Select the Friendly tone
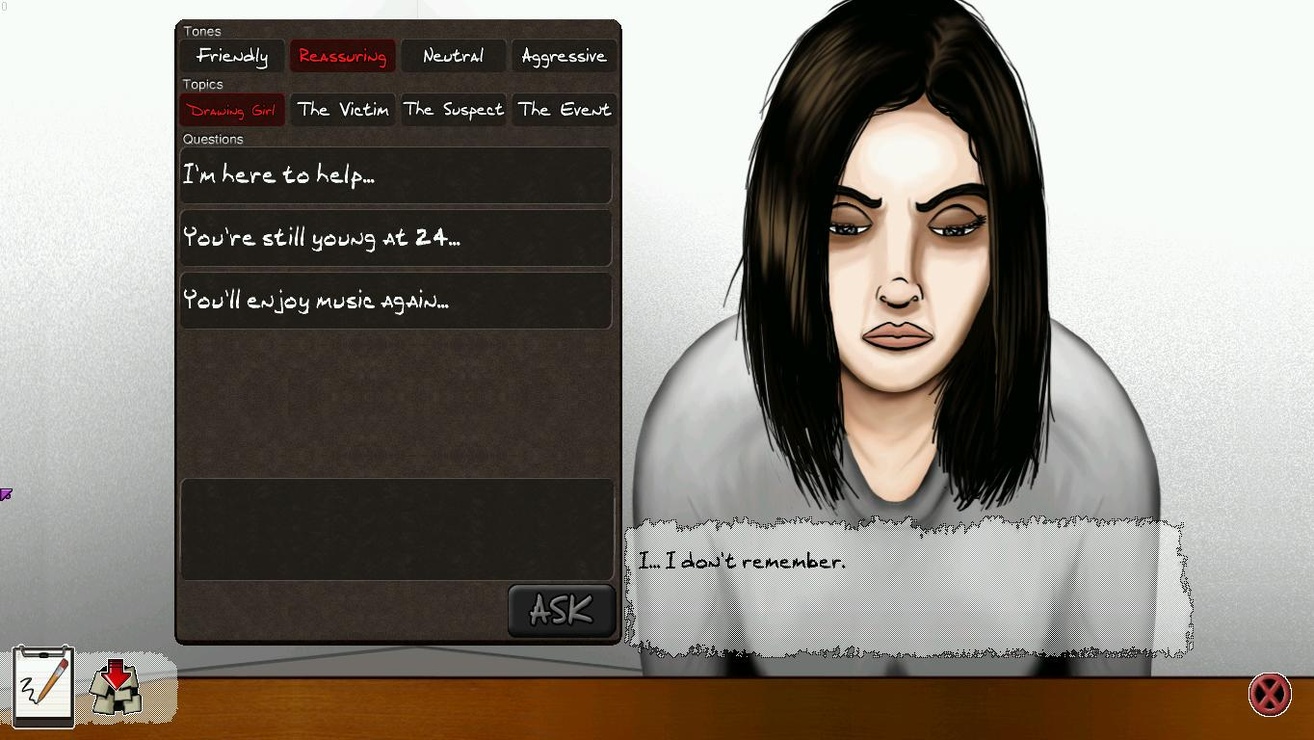Viewport: 1314px width, 740px height. point(232,56)
